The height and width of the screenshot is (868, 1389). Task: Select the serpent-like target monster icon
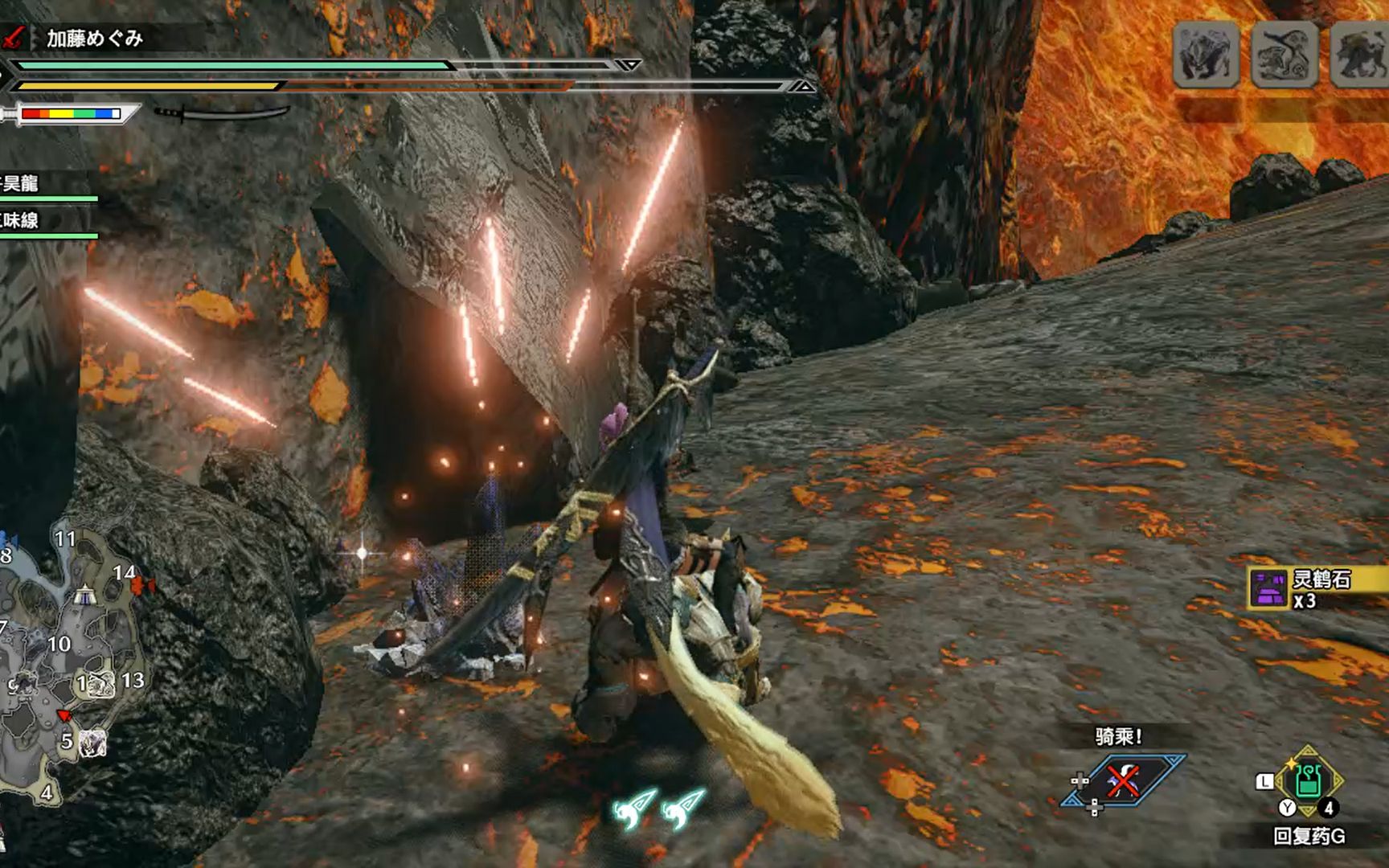point(1284,55)
